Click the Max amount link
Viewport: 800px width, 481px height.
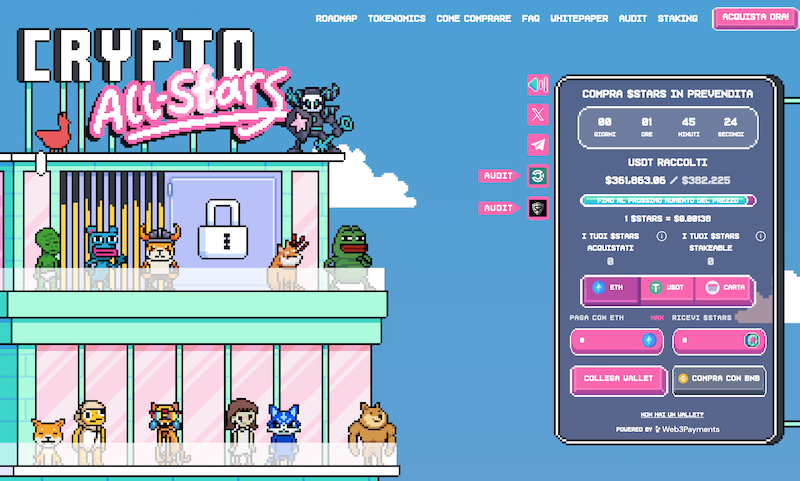point(657,318)
